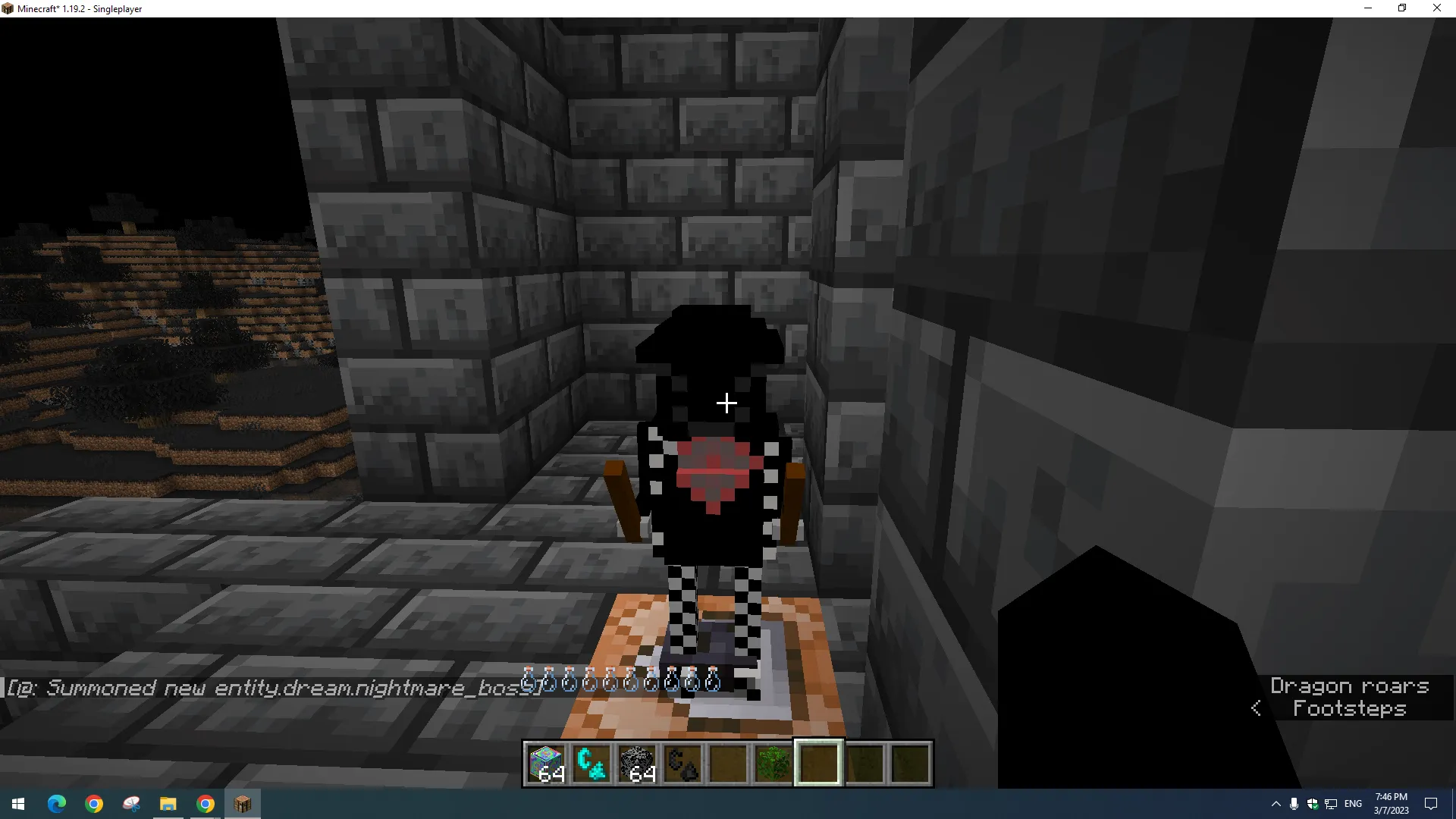Toggle the microphone from the system tray
1456x819 pixels.
click(1292, 804)
